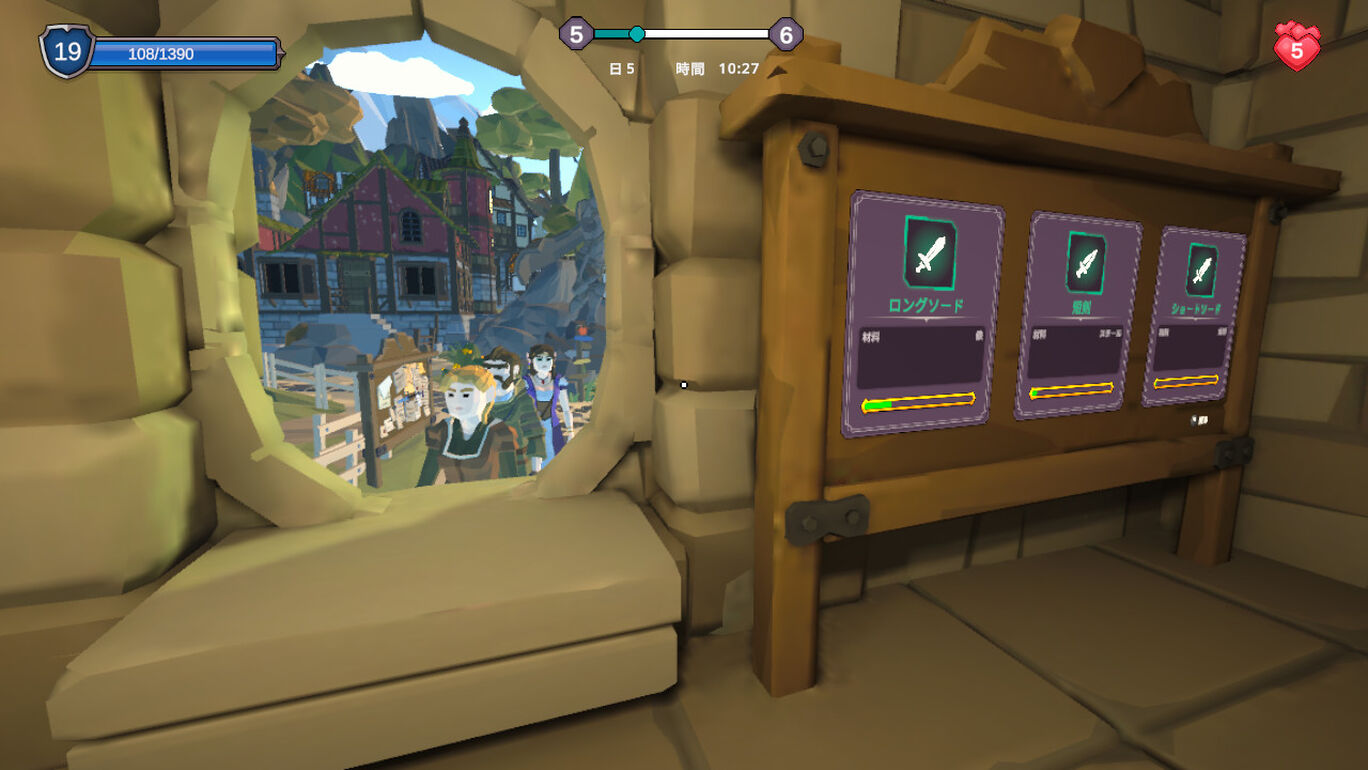Click the level 19 shield badge
Screen dimensions: 1368x770
click(66, 51)
